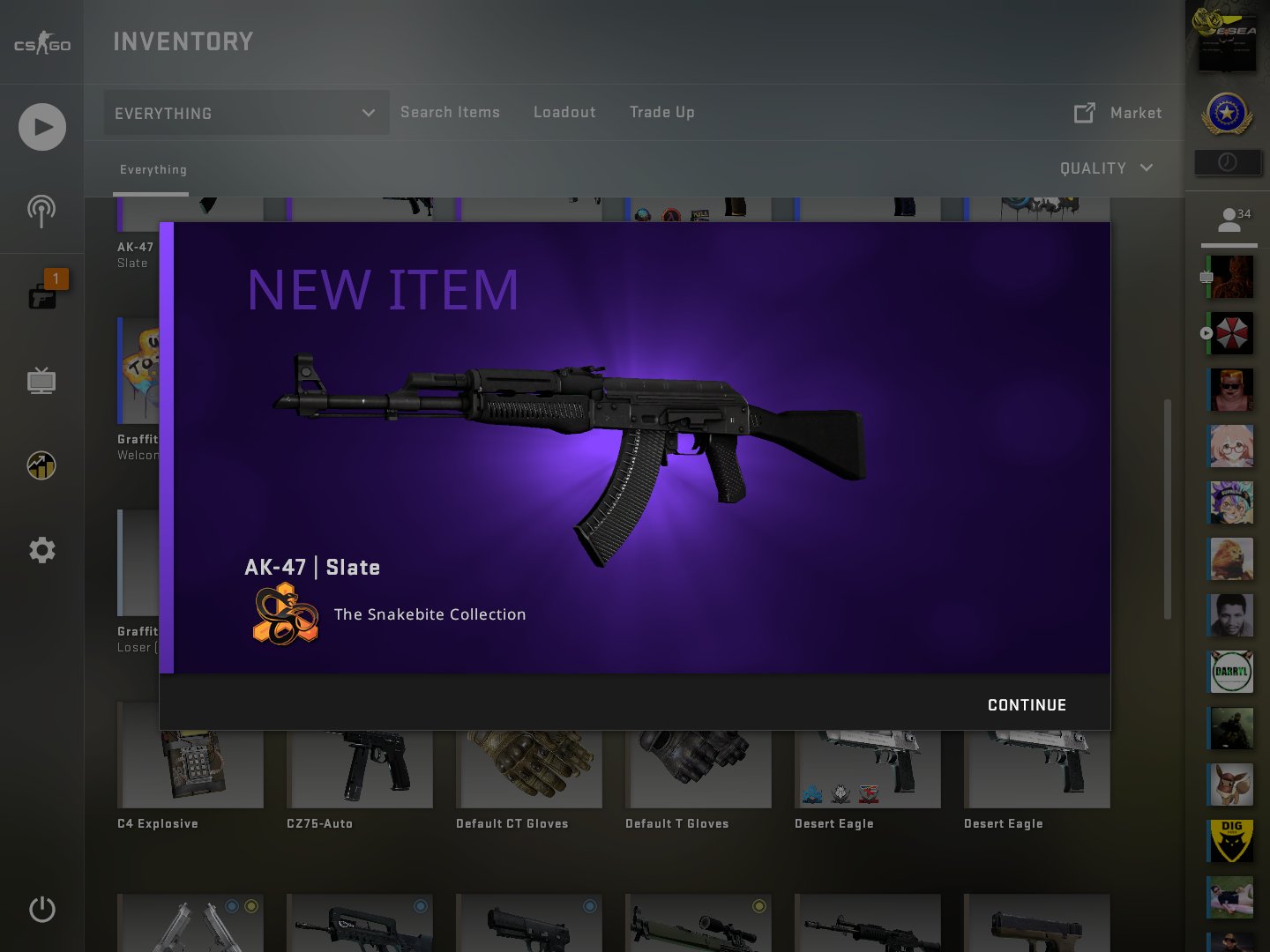
Task: Click the power/quit icon at bottom left
Action: tap(41, 910)
